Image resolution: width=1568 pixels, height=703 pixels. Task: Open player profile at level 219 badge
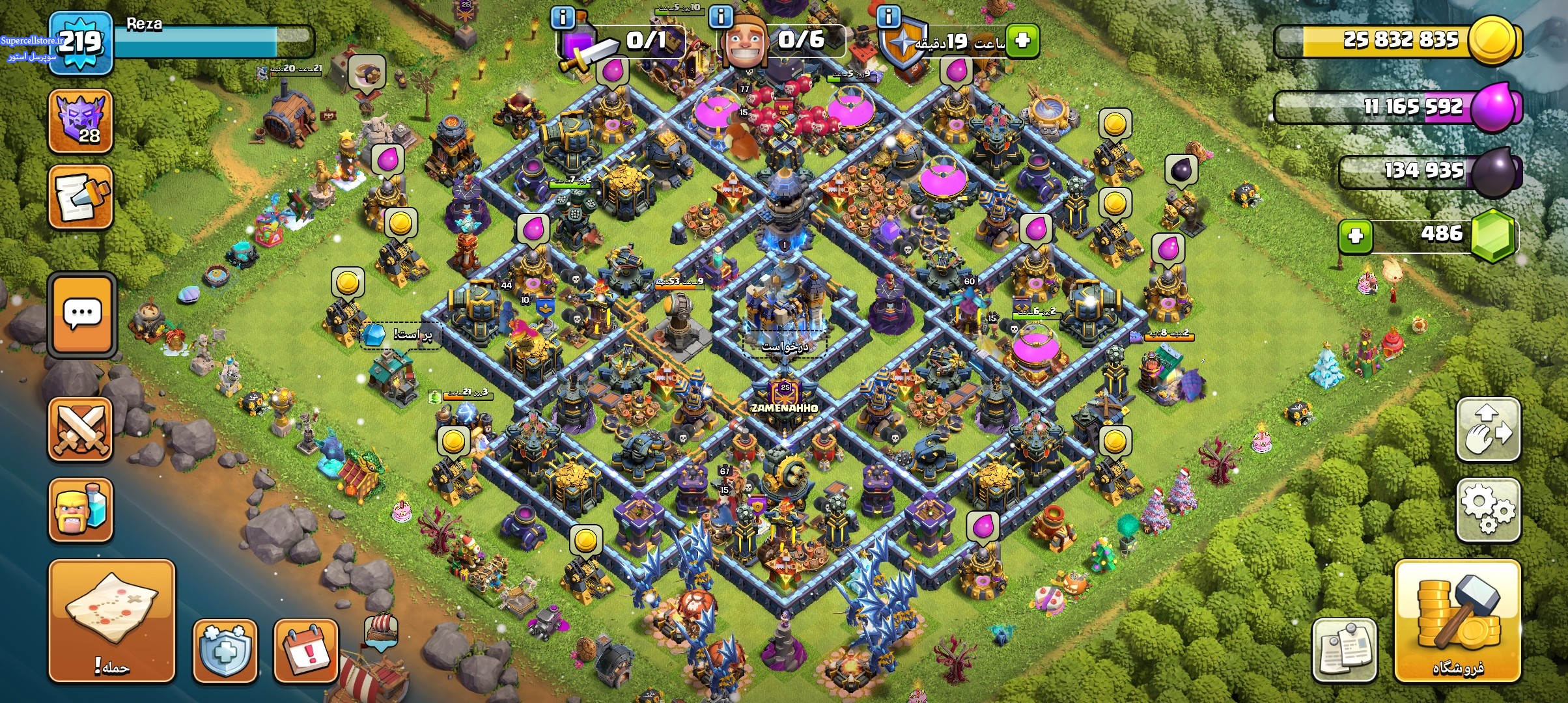pos(81,43)
